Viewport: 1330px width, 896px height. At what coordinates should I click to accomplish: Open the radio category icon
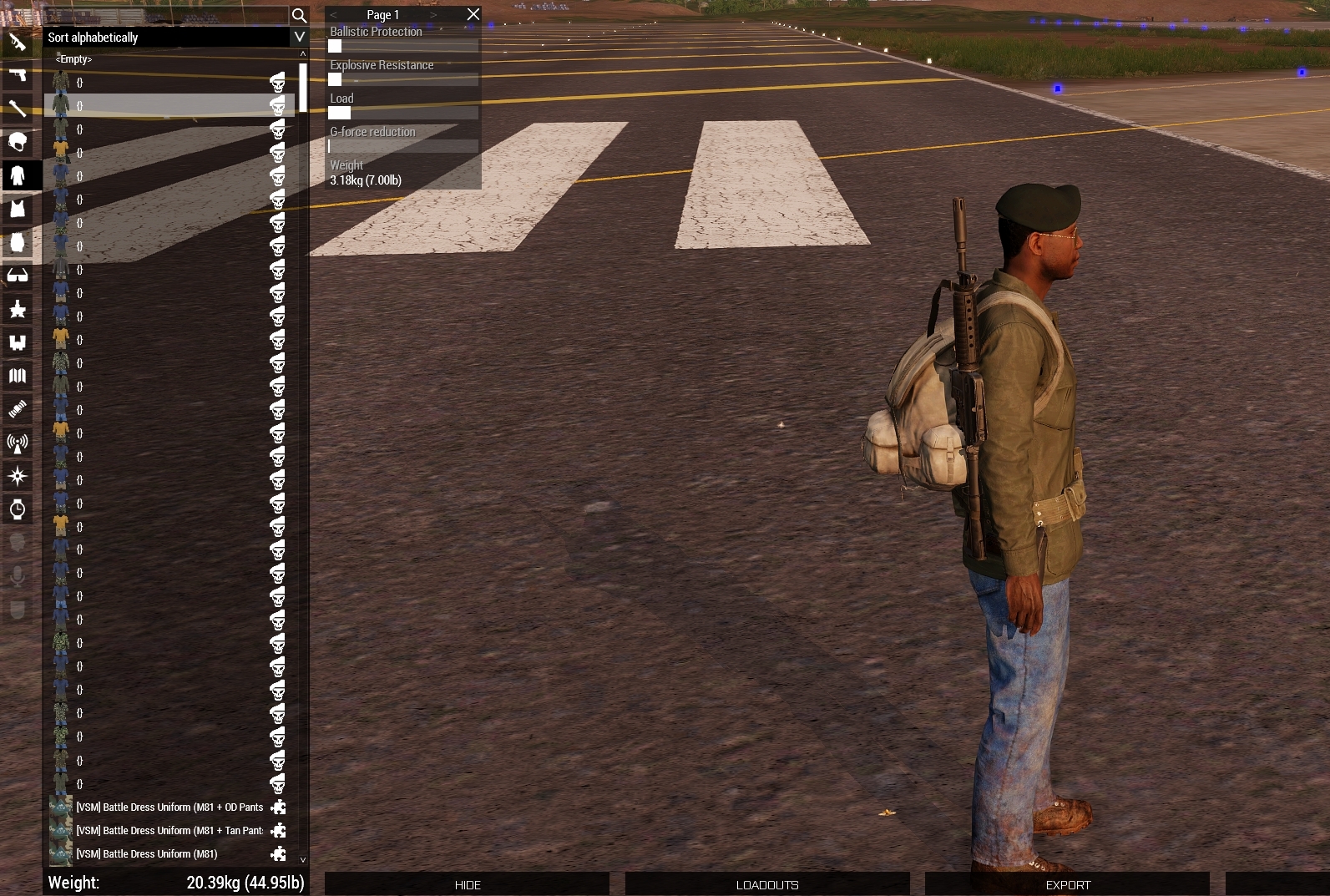[18, 443]
